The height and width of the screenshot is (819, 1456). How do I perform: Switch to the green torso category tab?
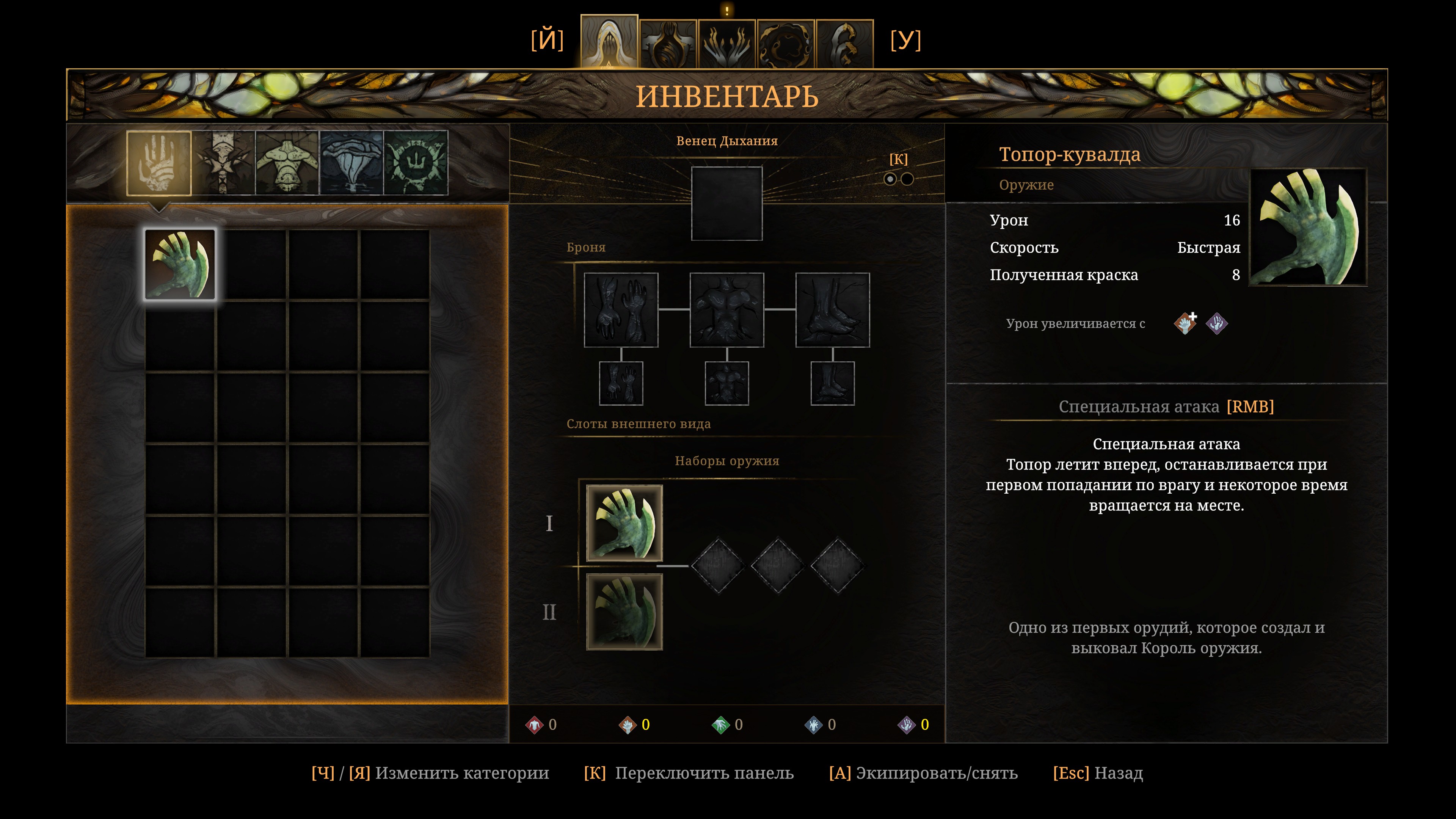(287, 163)
